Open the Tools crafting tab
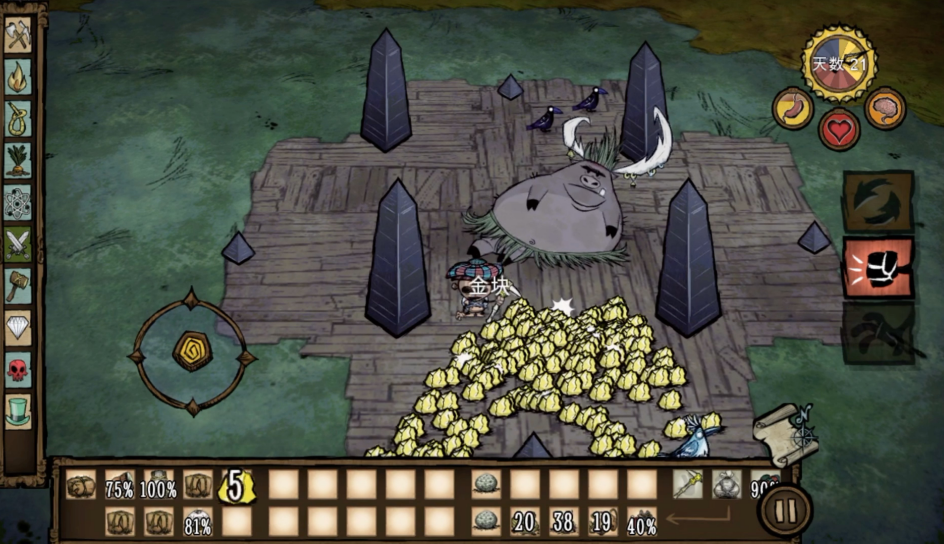 [18, 37]
